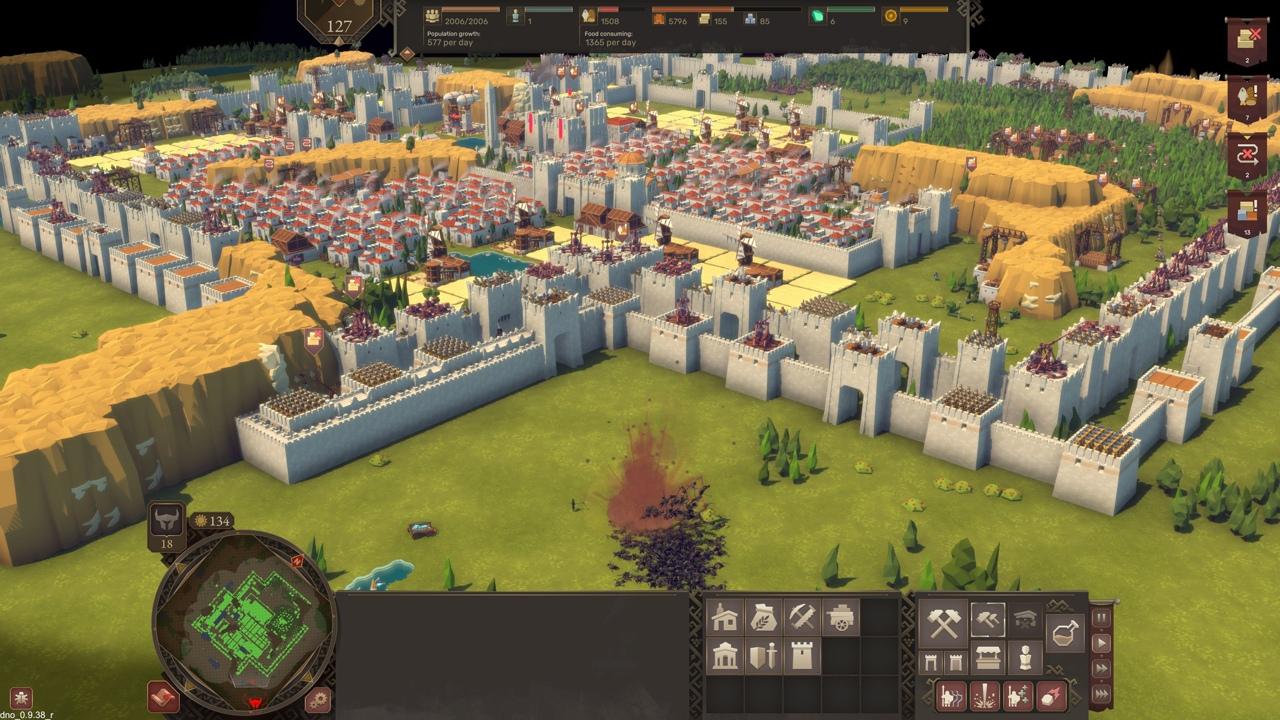
Task: Select the shield and sword military category
Action: (x=763, y=656)
